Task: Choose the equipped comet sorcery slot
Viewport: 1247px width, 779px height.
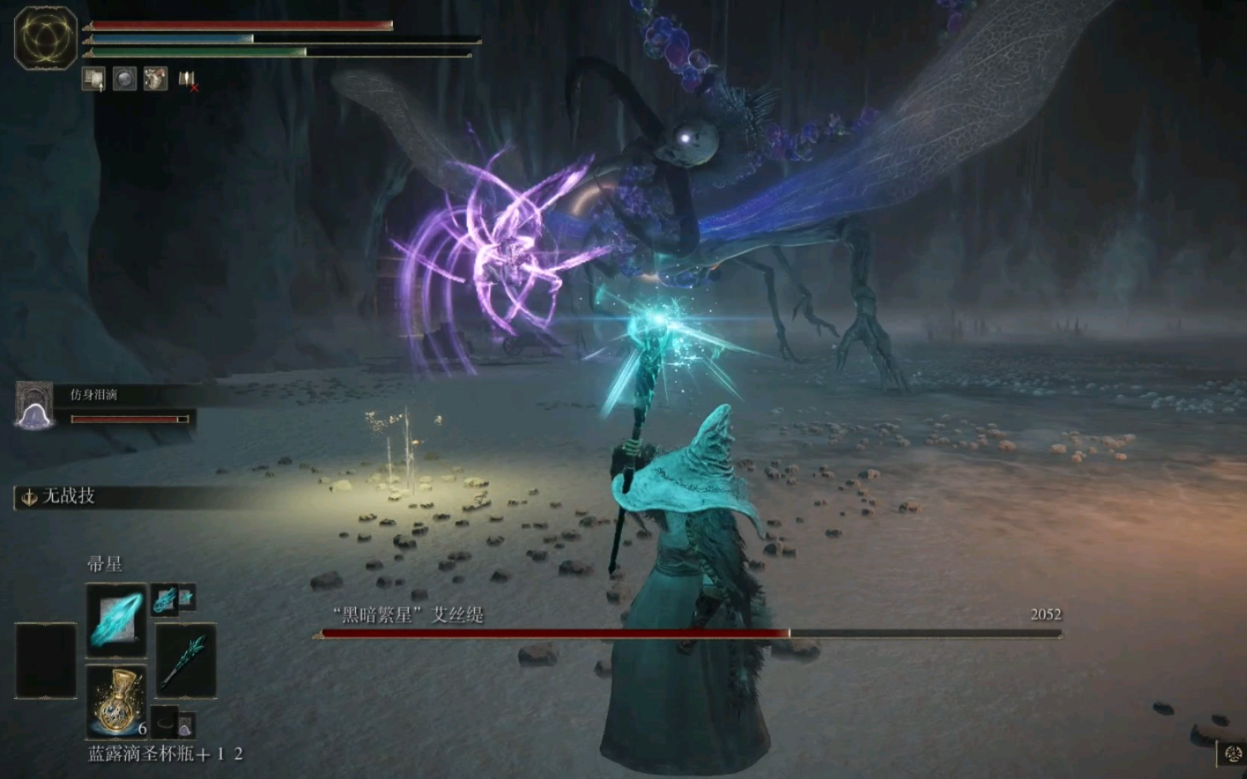Action: 116,620
